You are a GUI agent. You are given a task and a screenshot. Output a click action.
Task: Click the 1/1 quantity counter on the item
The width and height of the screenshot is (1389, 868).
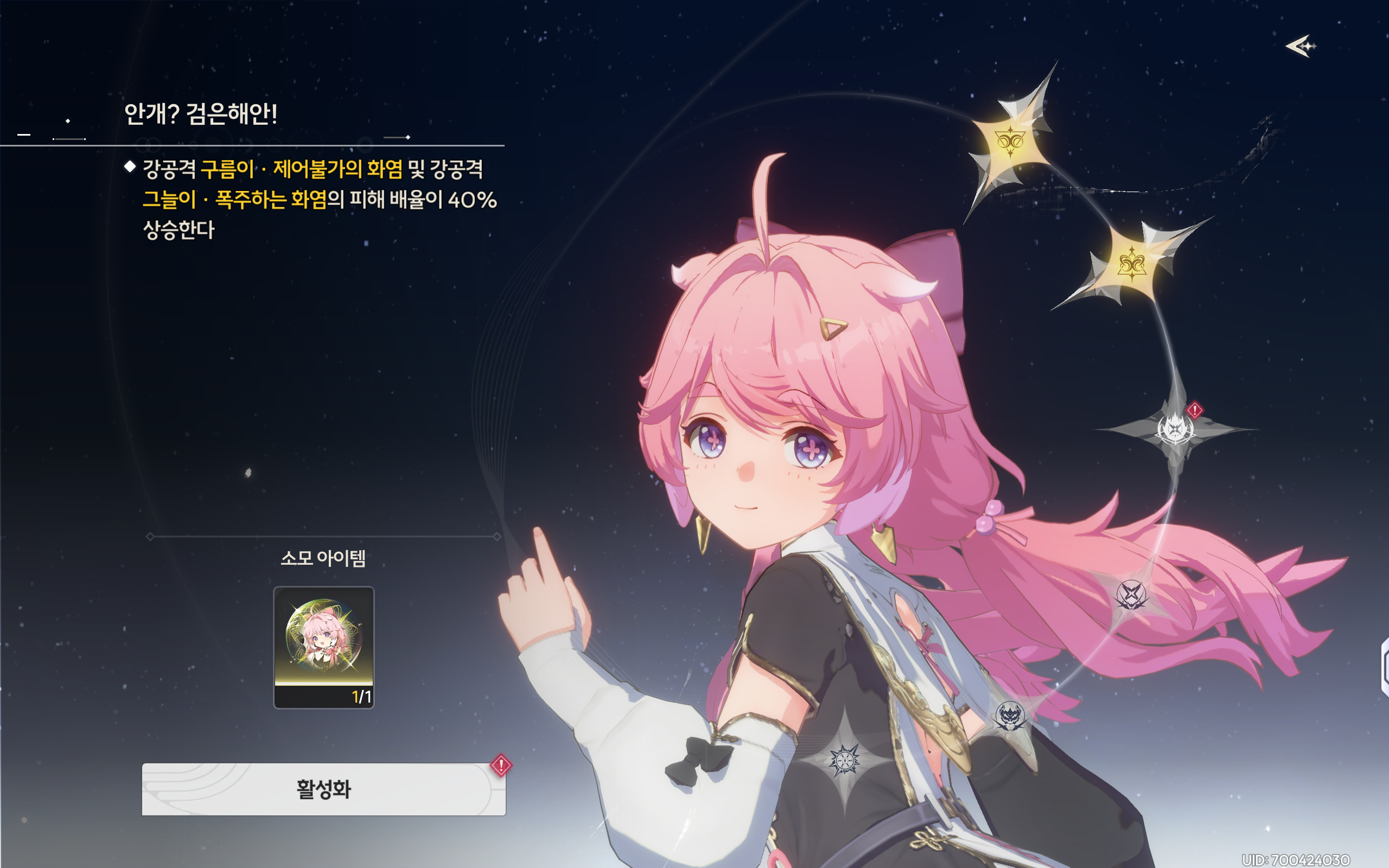(x=363, y=695)
